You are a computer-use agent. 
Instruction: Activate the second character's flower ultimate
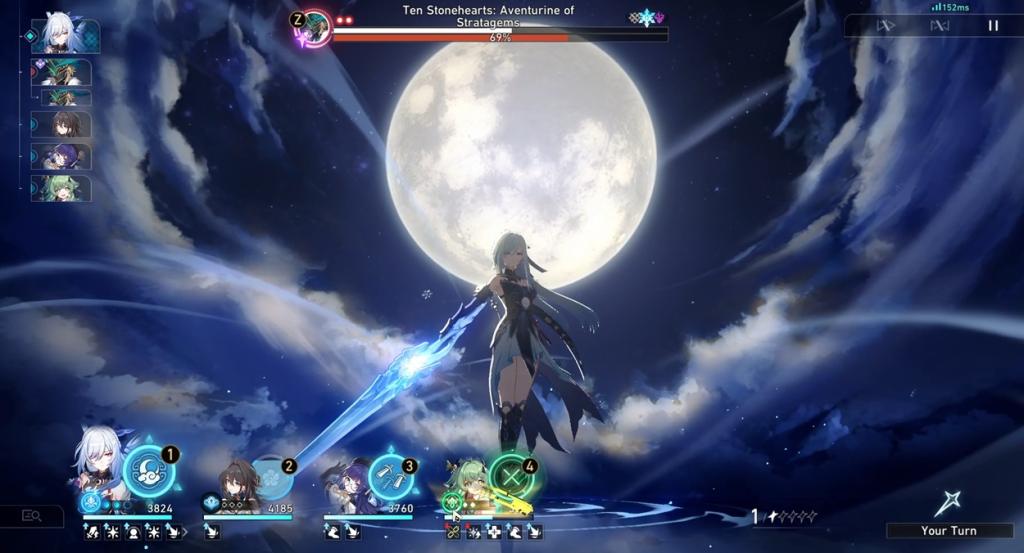pyautogui.click(x=270, y=477)
